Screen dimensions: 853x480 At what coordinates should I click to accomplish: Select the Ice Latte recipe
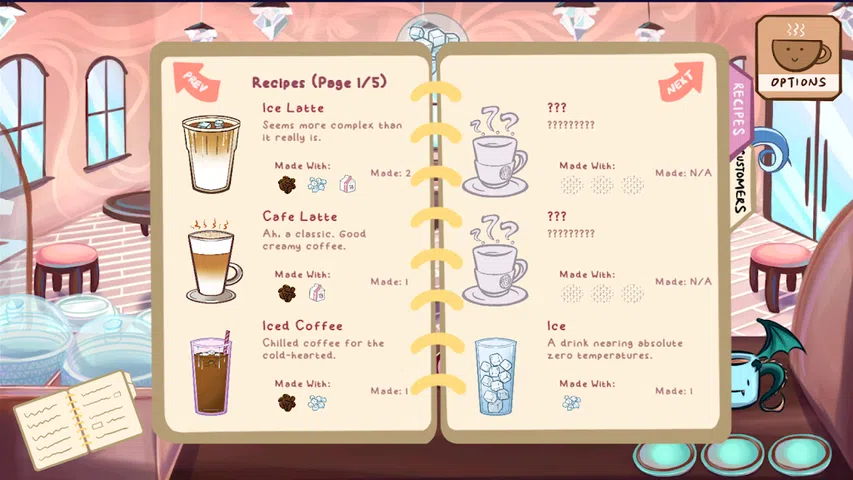pos(292,108)
